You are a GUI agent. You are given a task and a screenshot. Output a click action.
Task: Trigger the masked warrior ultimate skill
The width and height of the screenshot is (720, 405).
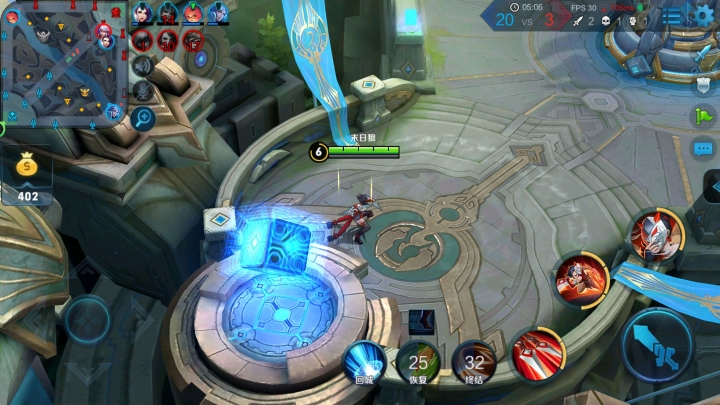click(x=656, y=236)
